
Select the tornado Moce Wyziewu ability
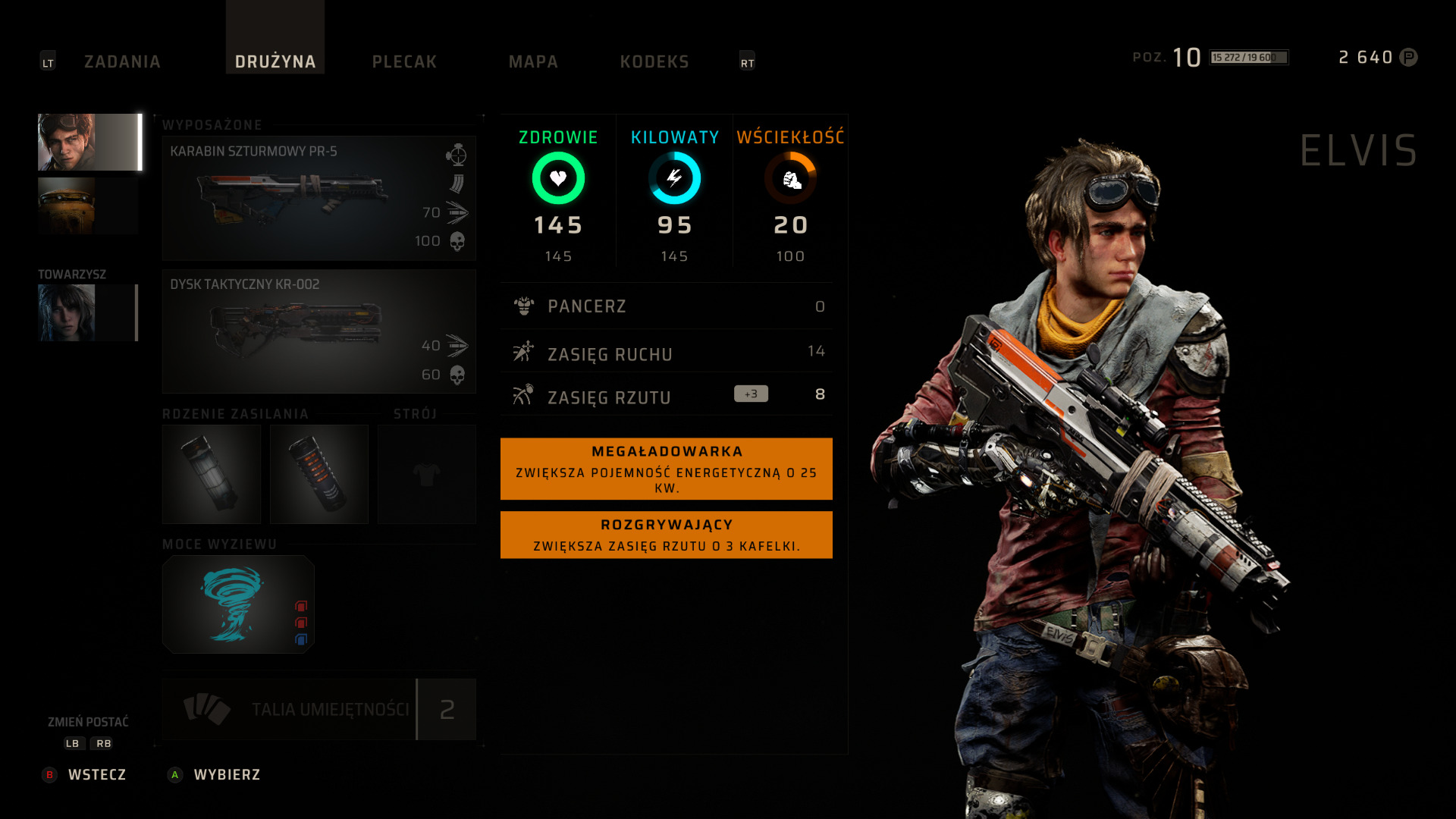(238, 604)
